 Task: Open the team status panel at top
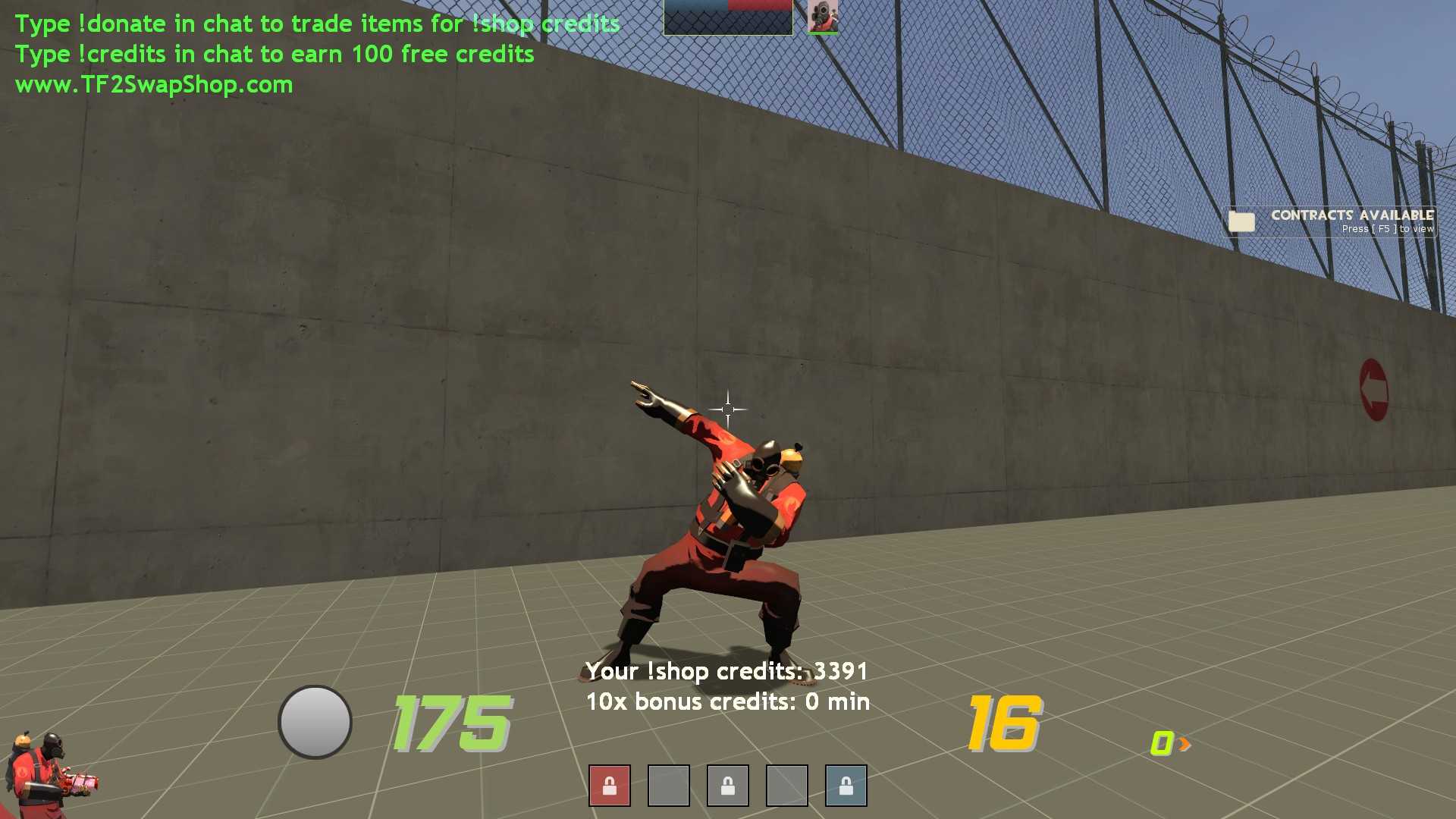point(726,19)
